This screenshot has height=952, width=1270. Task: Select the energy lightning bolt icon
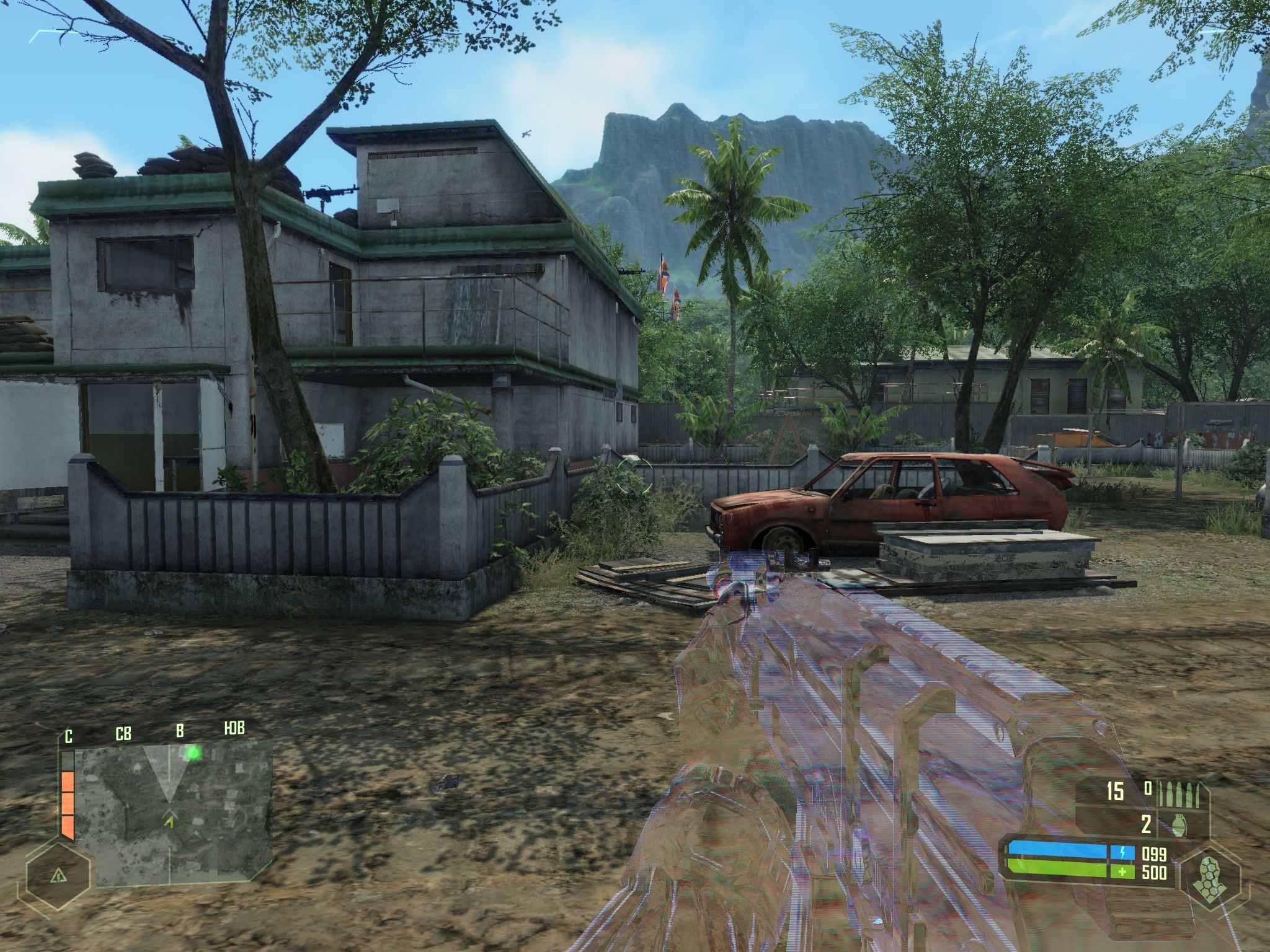pos(1122,852)
